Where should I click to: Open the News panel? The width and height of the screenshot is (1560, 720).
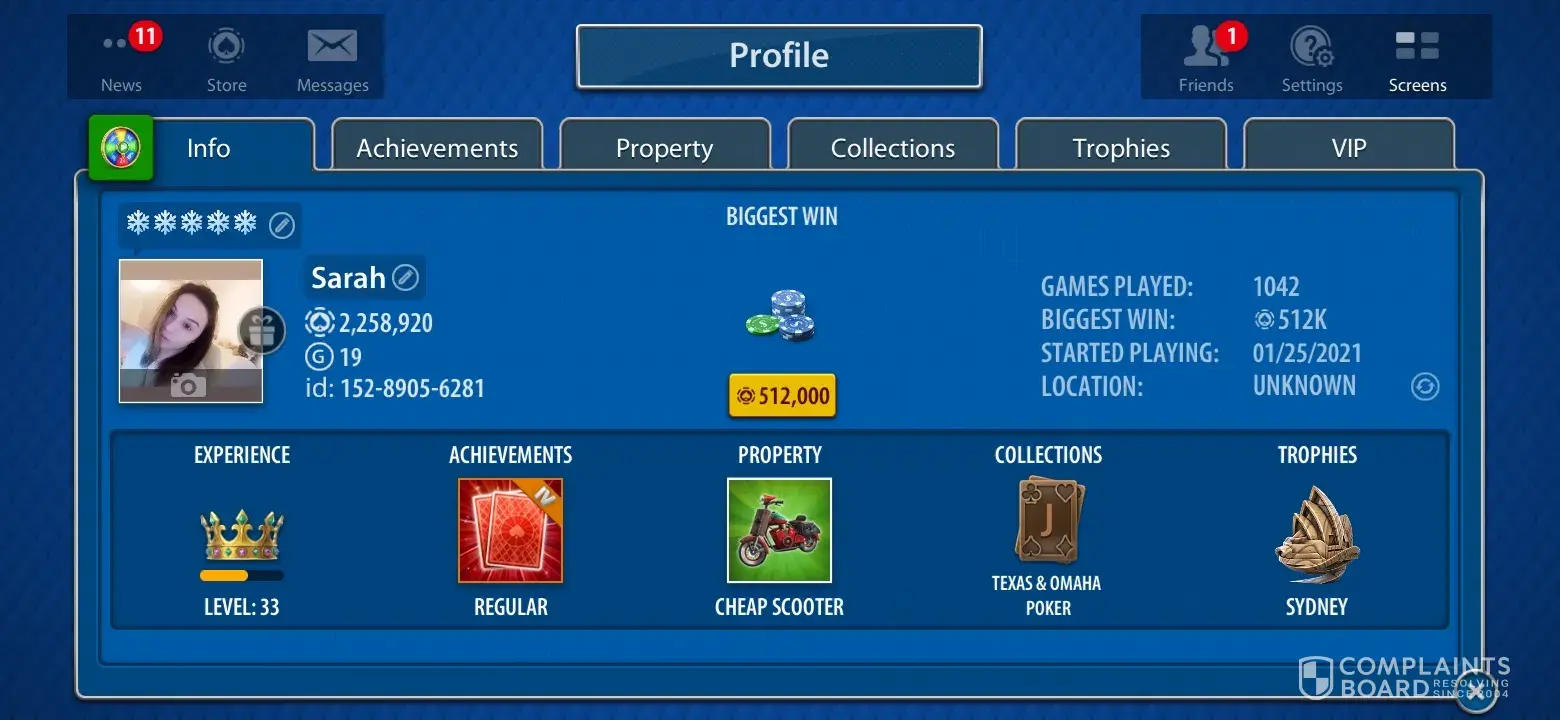pyautogui.click(x=122, y=57)
